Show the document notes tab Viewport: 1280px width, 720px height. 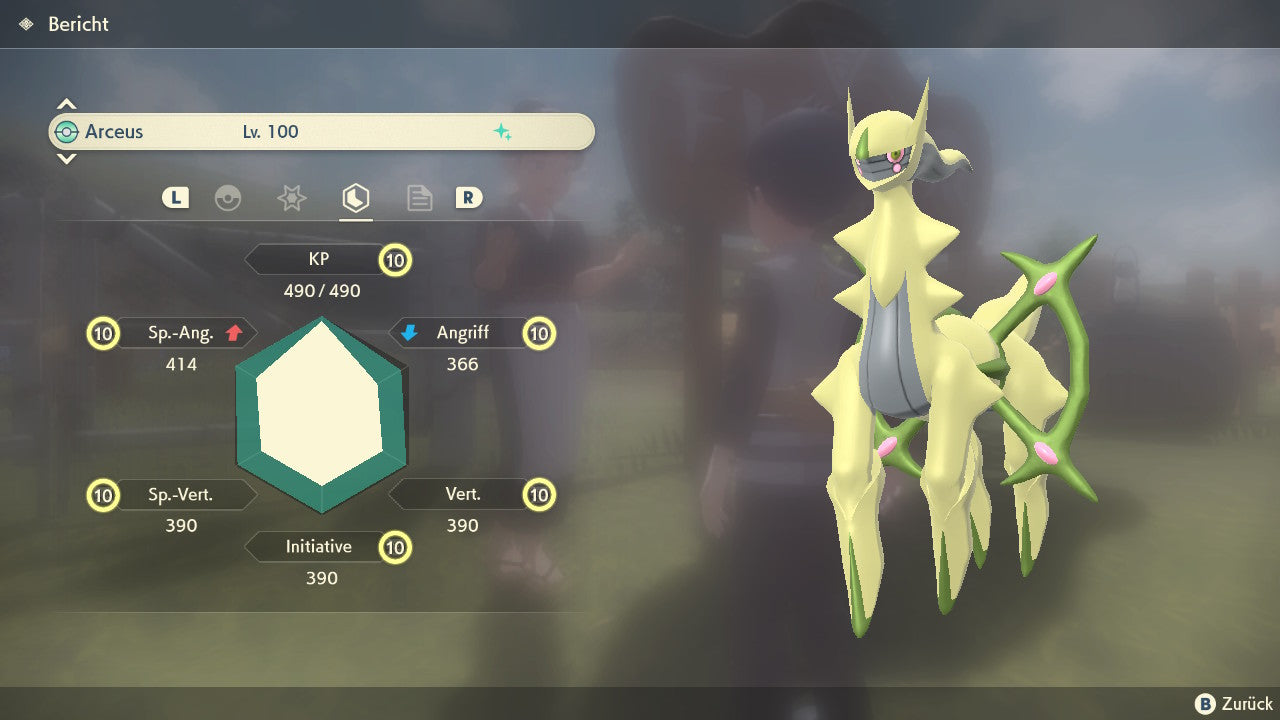tap(419, 198)
